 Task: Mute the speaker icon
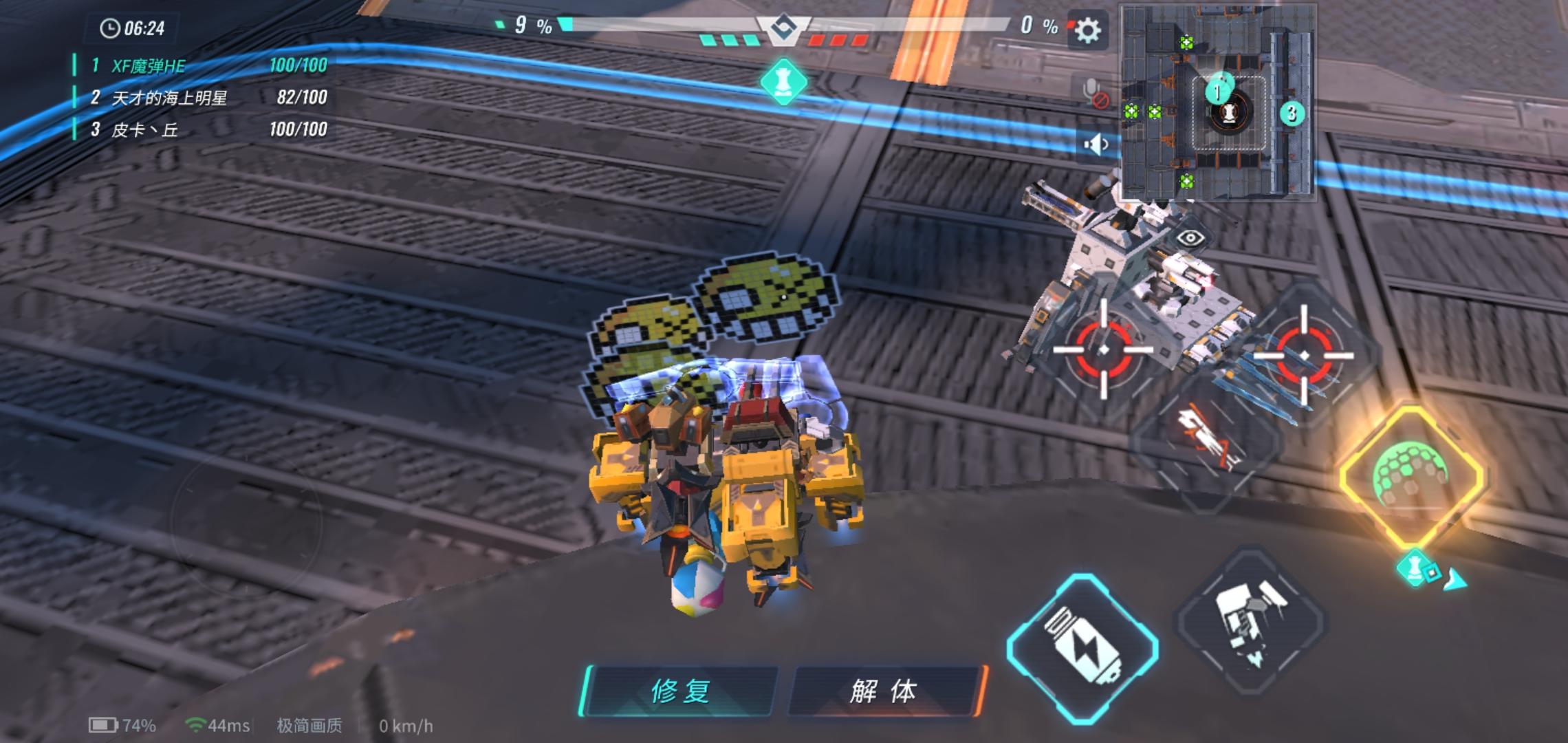(1096, 144)
